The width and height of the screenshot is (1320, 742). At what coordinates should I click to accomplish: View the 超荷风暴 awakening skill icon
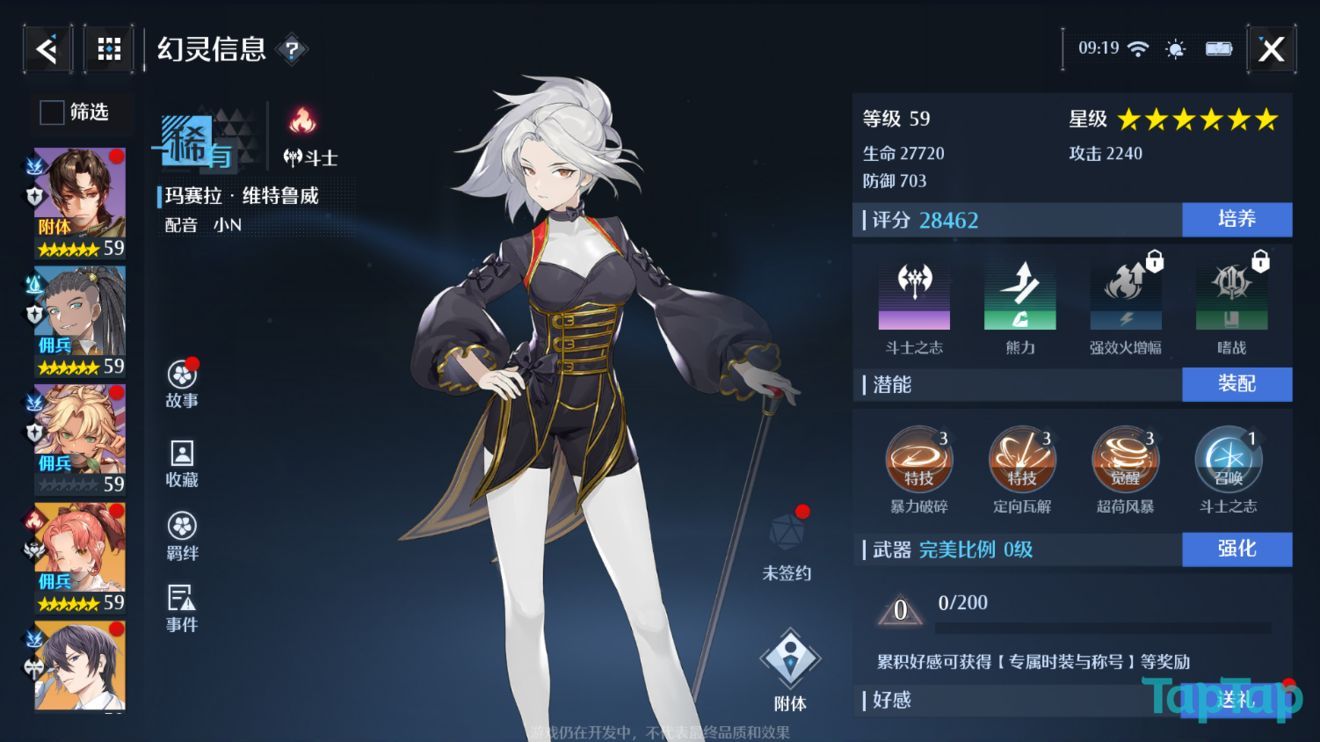click(x=1125, y=460)
